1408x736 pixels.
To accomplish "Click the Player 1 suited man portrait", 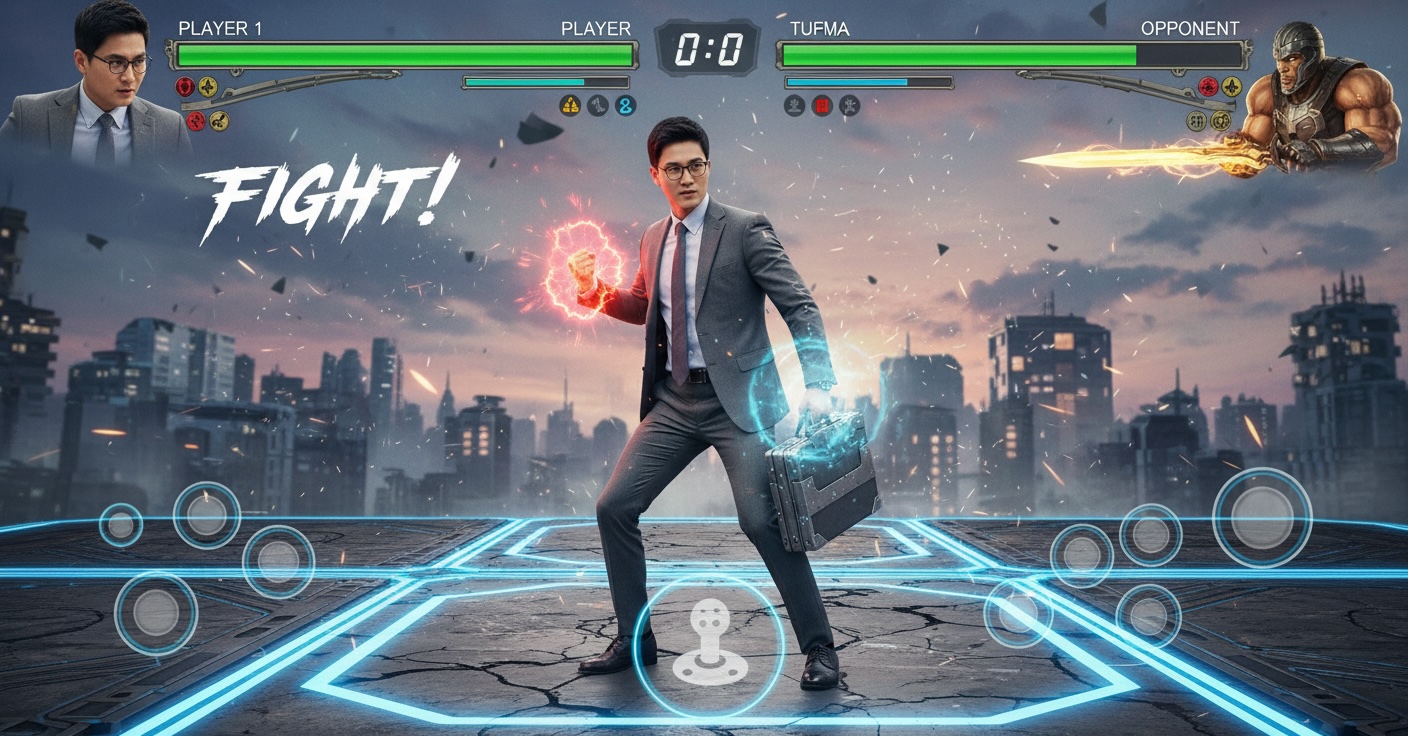I will [103, 90].
